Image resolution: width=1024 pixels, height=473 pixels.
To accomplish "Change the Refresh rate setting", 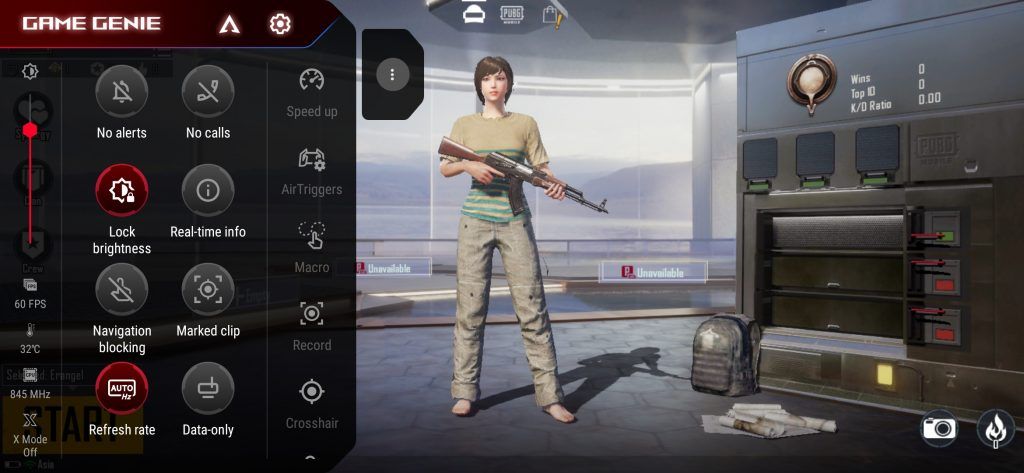I will tap(121, 388).
